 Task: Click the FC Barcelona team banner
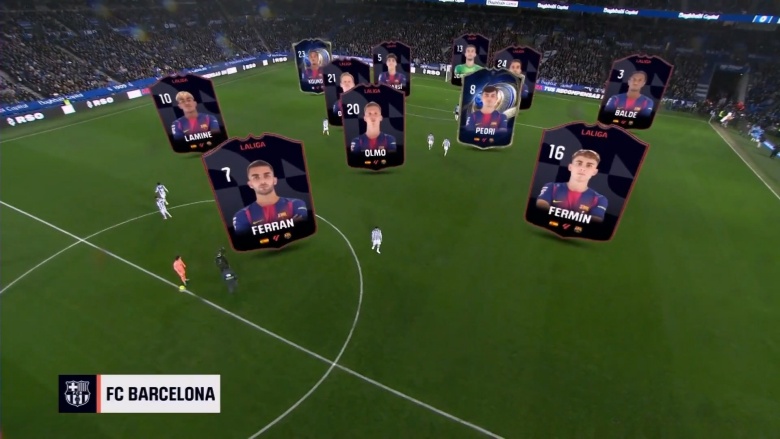click(x=139, y=394)
